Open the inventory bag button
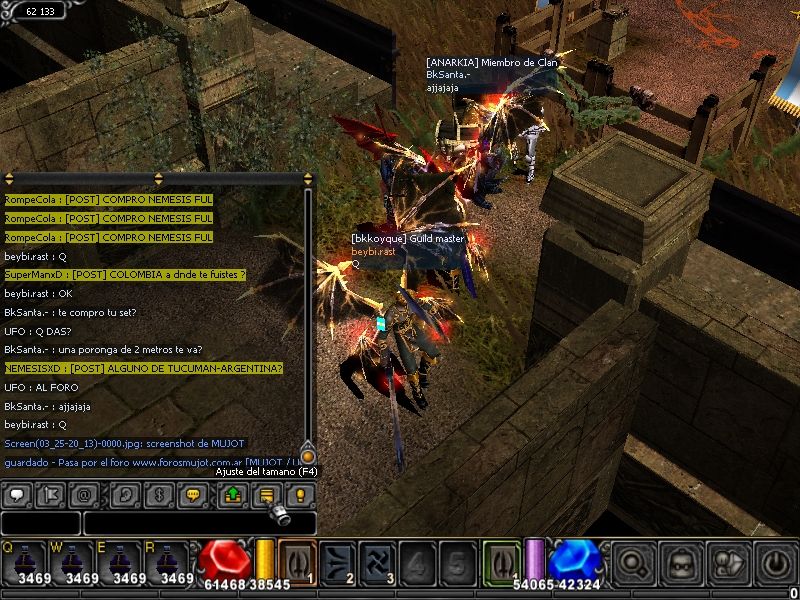Image resolution: width=800 pixels, height=600 pixels. [682, 563]
